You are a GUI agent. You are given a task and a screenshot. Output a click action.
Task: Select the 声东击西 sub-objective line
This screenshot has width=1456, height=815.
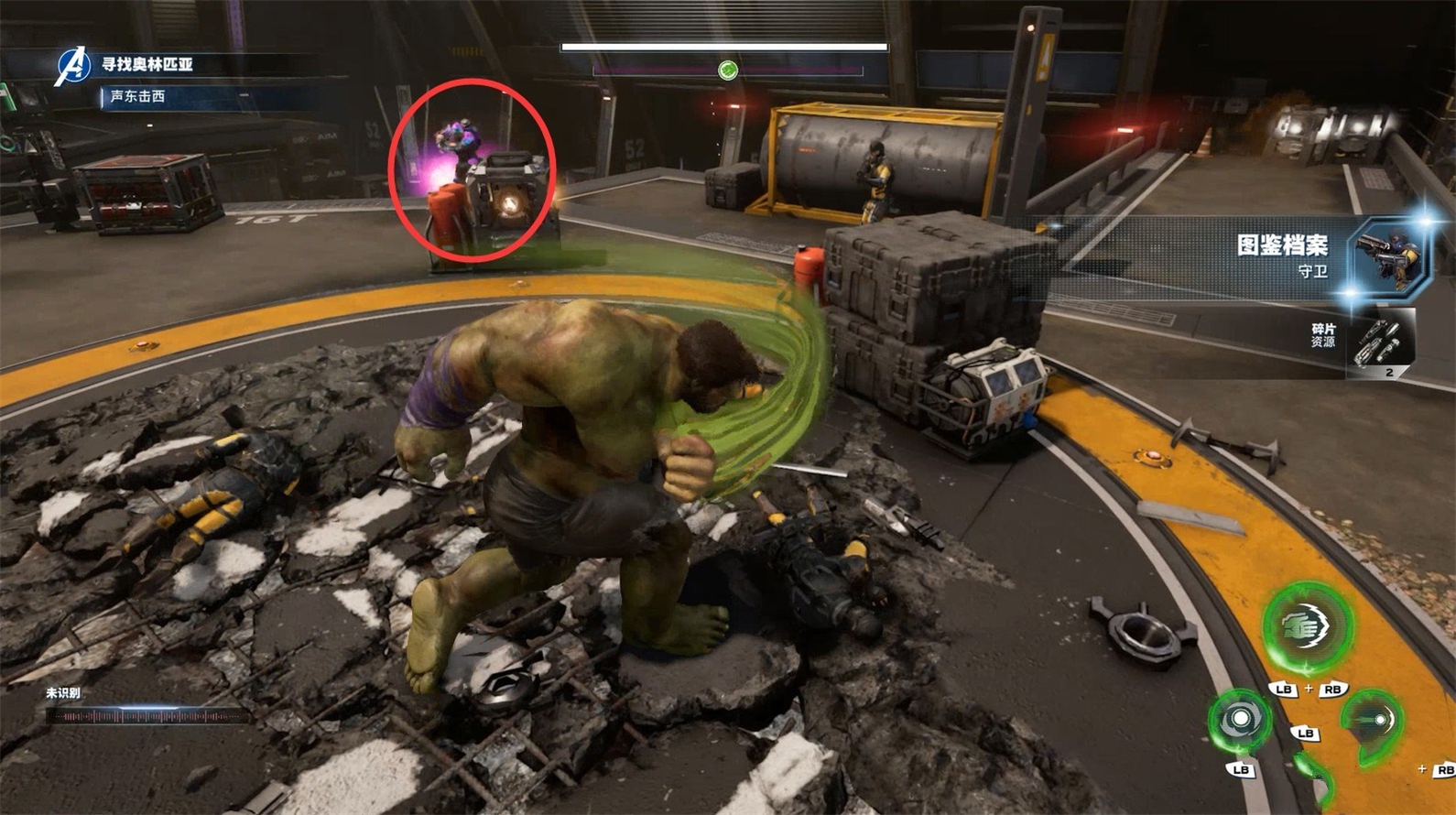[138, 96]
